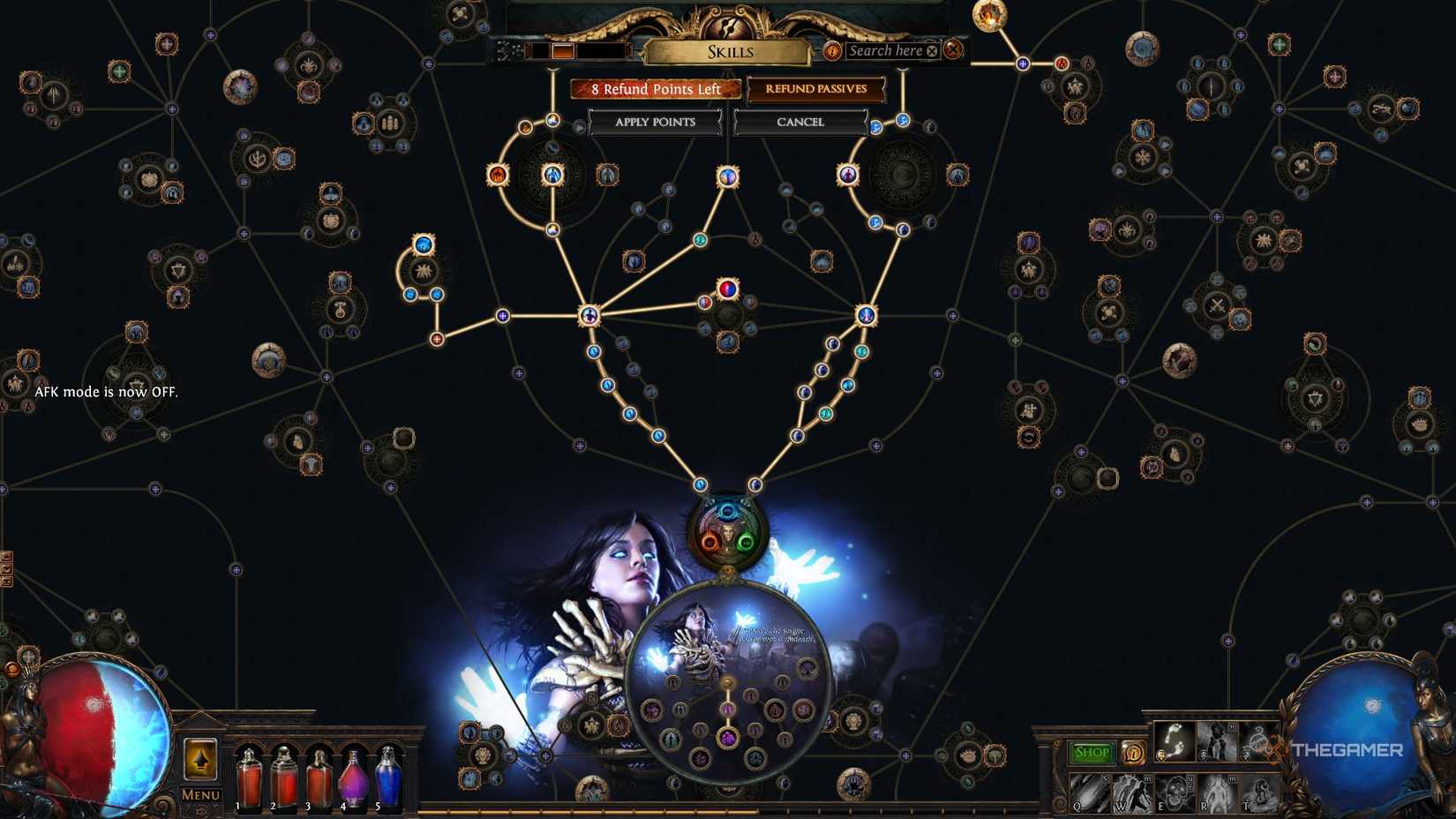Click the ascend arrow icon above Menu
Screen dimensions: 1456x819
(199, 760)
